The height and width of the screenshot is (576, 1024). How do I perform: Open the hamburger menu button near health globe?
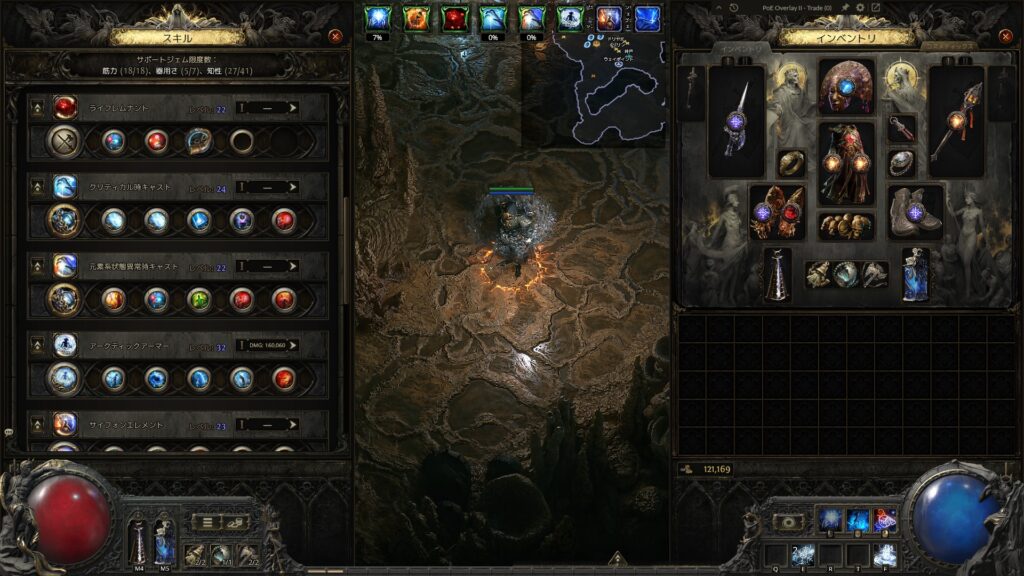(207, 521)
